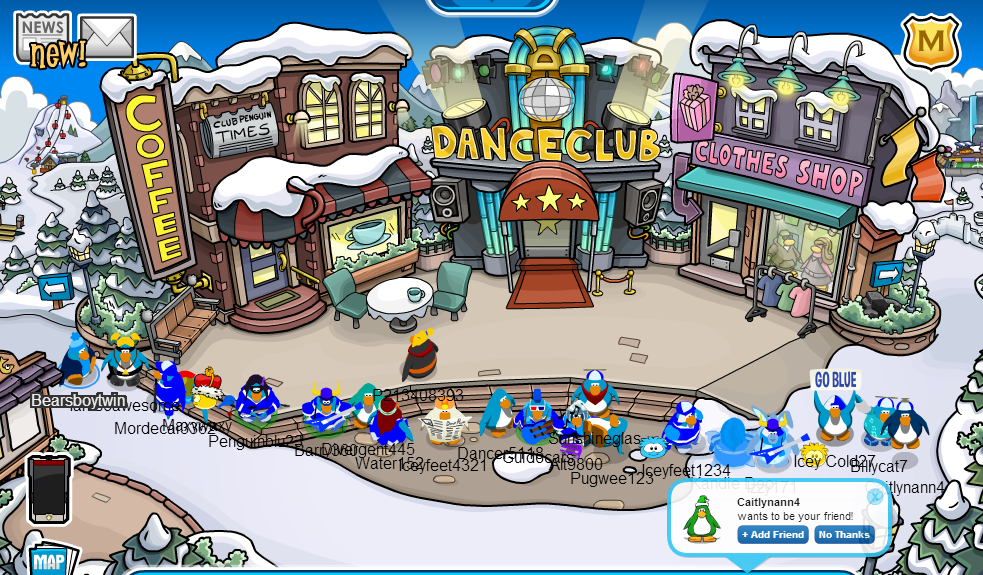
Task: Open the mail envelope
Action: coord(107,37)
